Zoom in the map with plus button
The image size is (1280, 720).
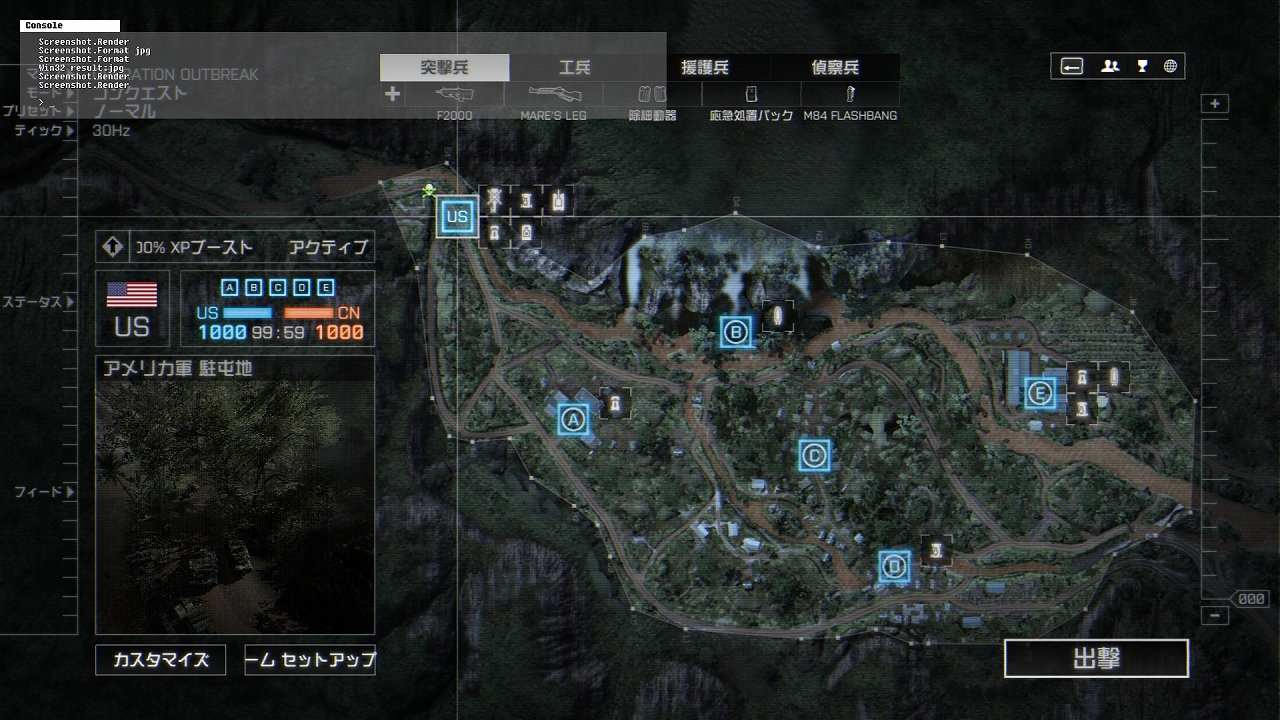pos(1215,104)
